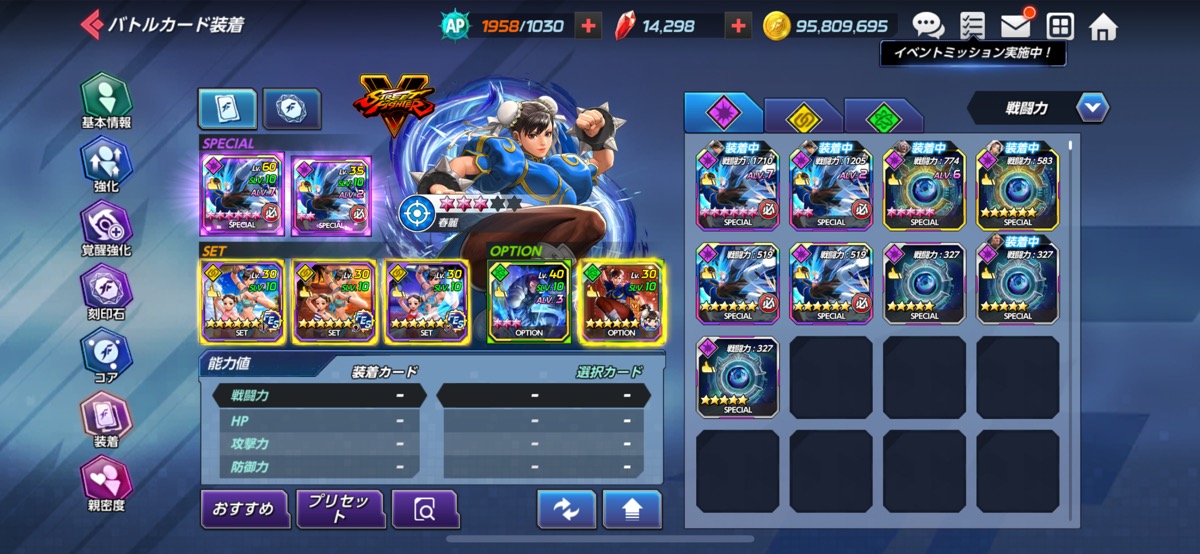Add more AP with the plus button

(x=589, y=26)
